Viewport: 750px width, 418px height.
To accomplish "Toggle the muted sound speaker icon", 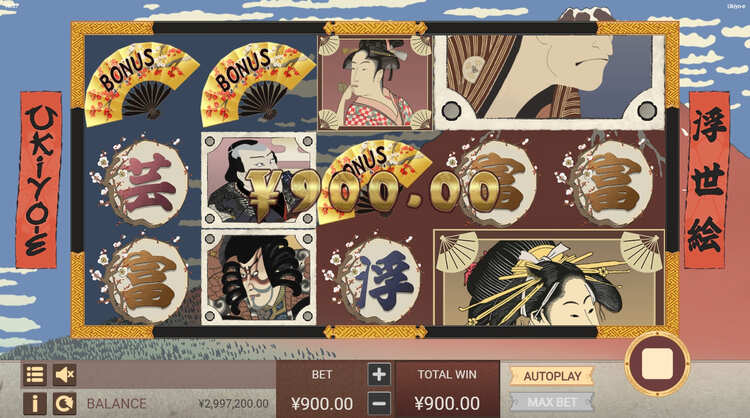I will click(x=65, y=375).
